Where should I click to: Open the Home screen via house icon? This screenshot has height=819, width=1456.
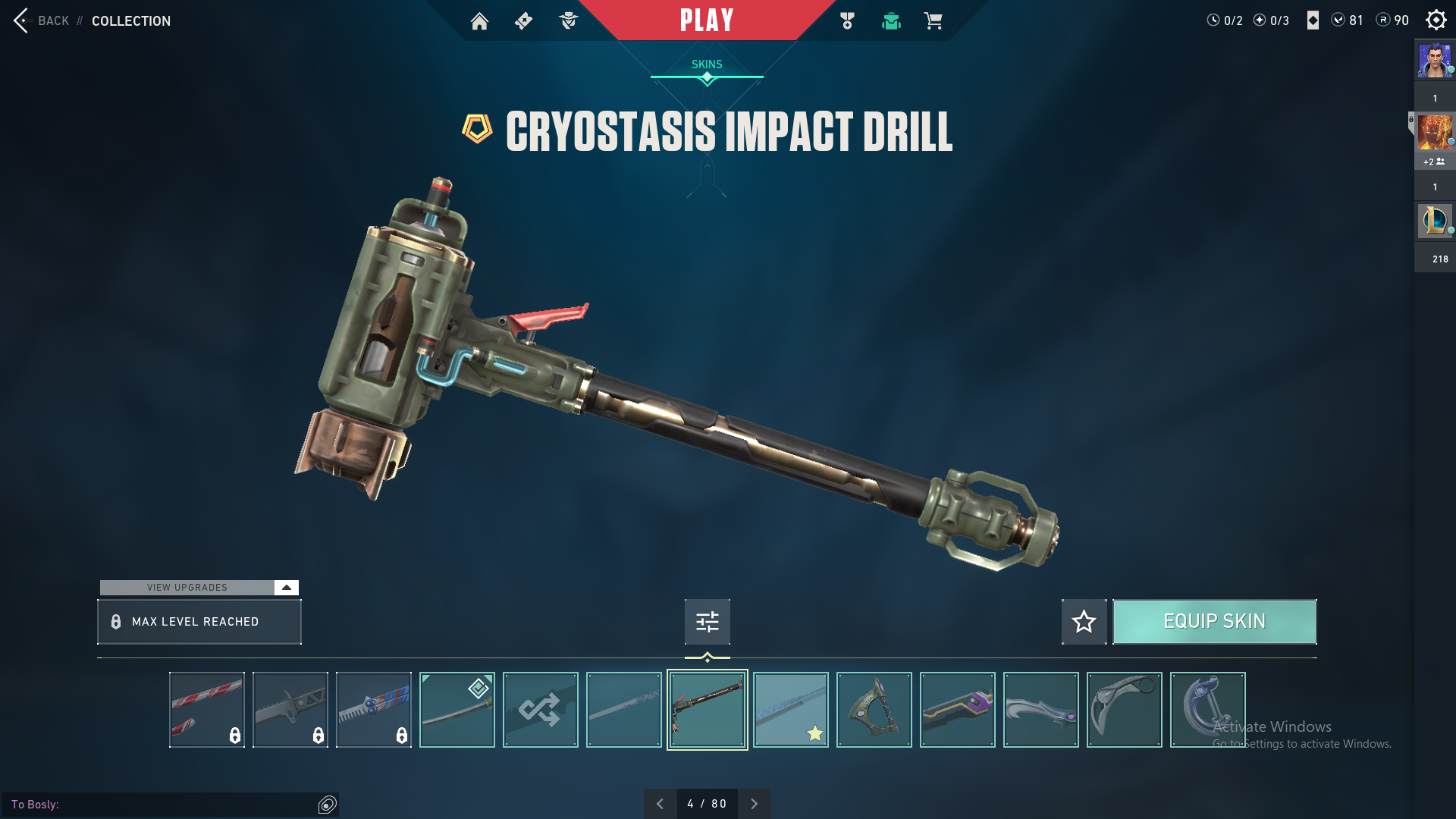(x=479, y=21)
